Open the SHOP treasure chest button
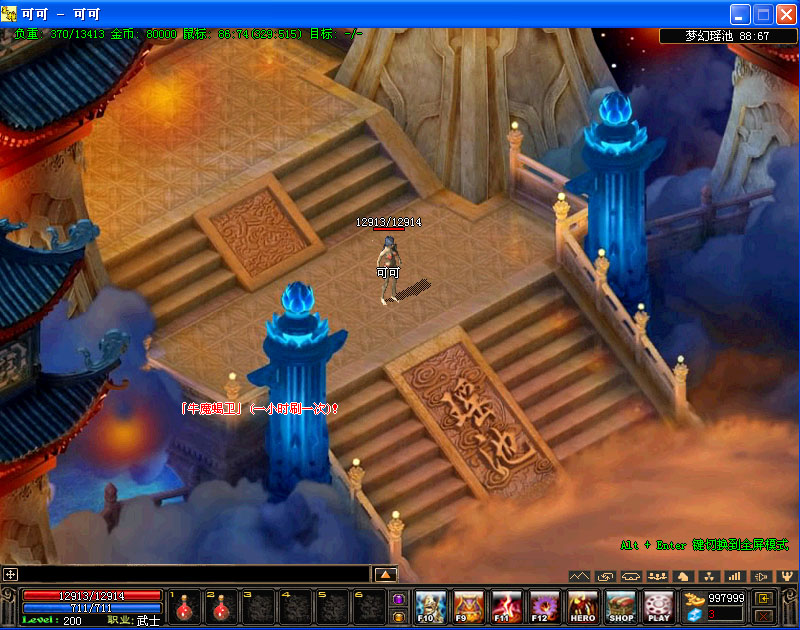The width and height of the screenshot is (800, 630). [x=621, y=607]
